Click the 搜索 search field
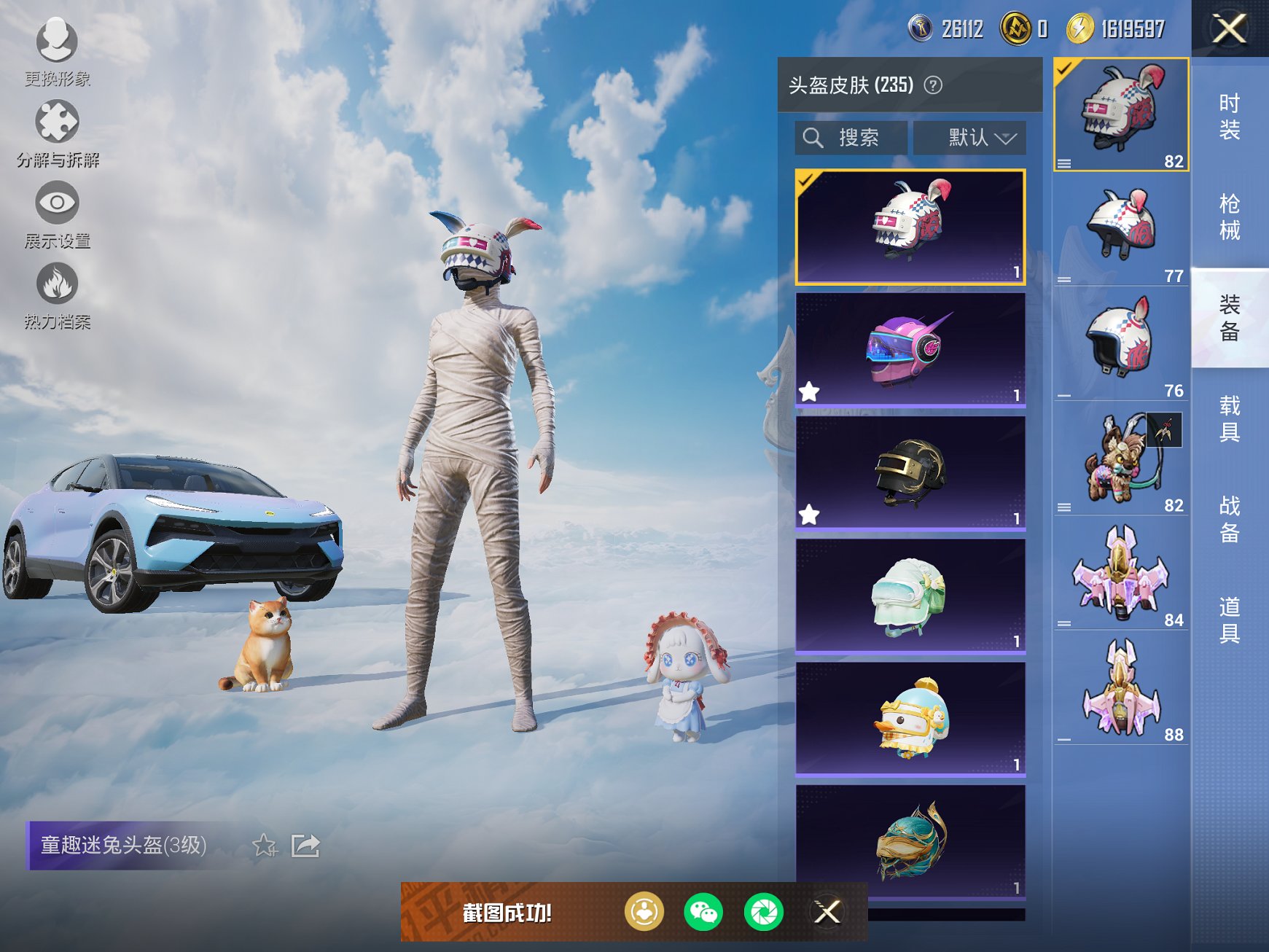Screen dimensions: 1269x952 click(x=851, y=138)
